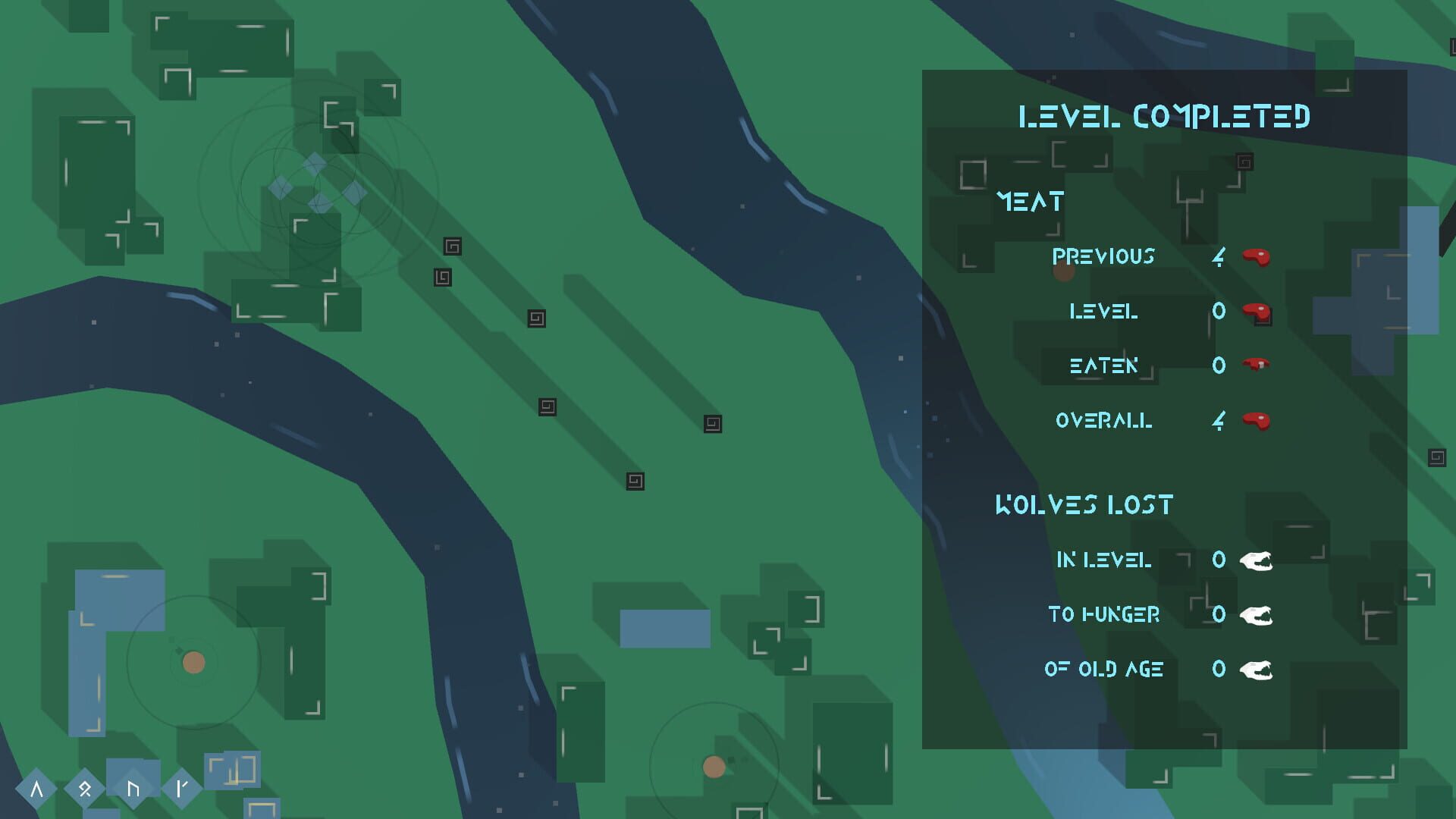Click the Level Completed heading
Image resolution: width=1456 pixels, height=819 pixels.
click(1166, 117)
